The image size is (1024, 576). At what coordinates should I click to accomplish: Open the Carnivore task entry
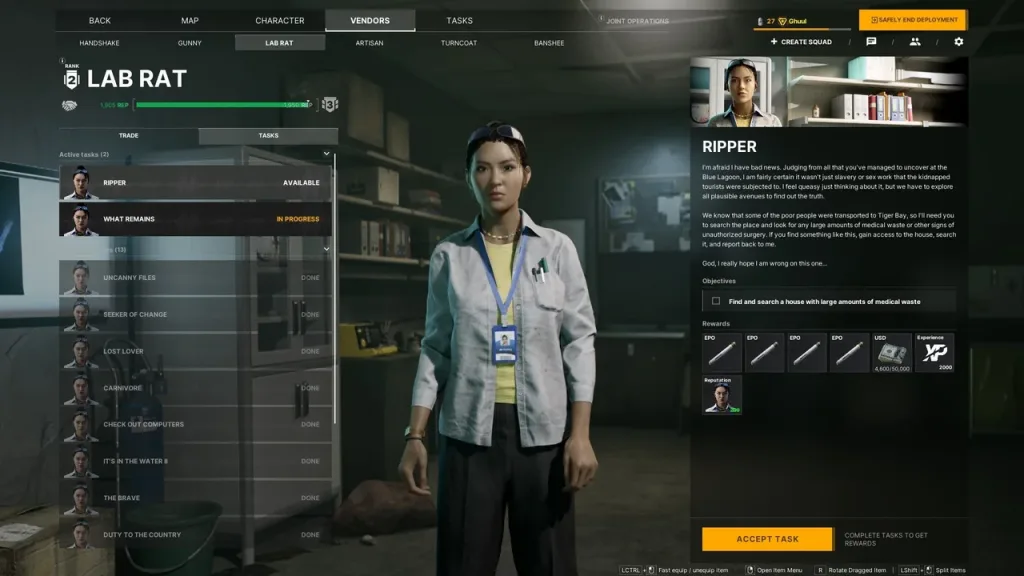click(195, 388)
